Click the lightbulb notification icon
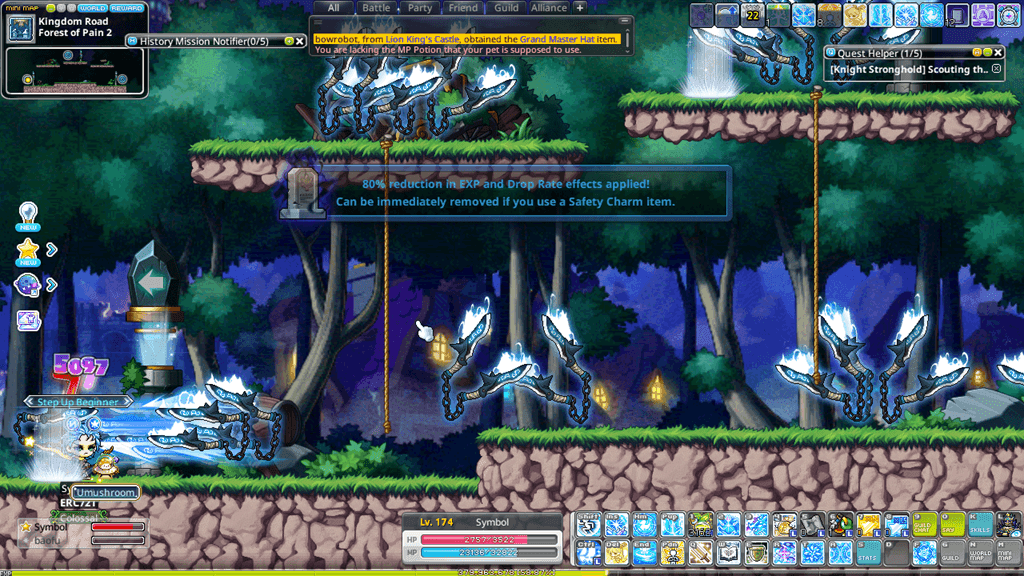This screenshot has width=1024, height=576. click(x=28, y=214)
